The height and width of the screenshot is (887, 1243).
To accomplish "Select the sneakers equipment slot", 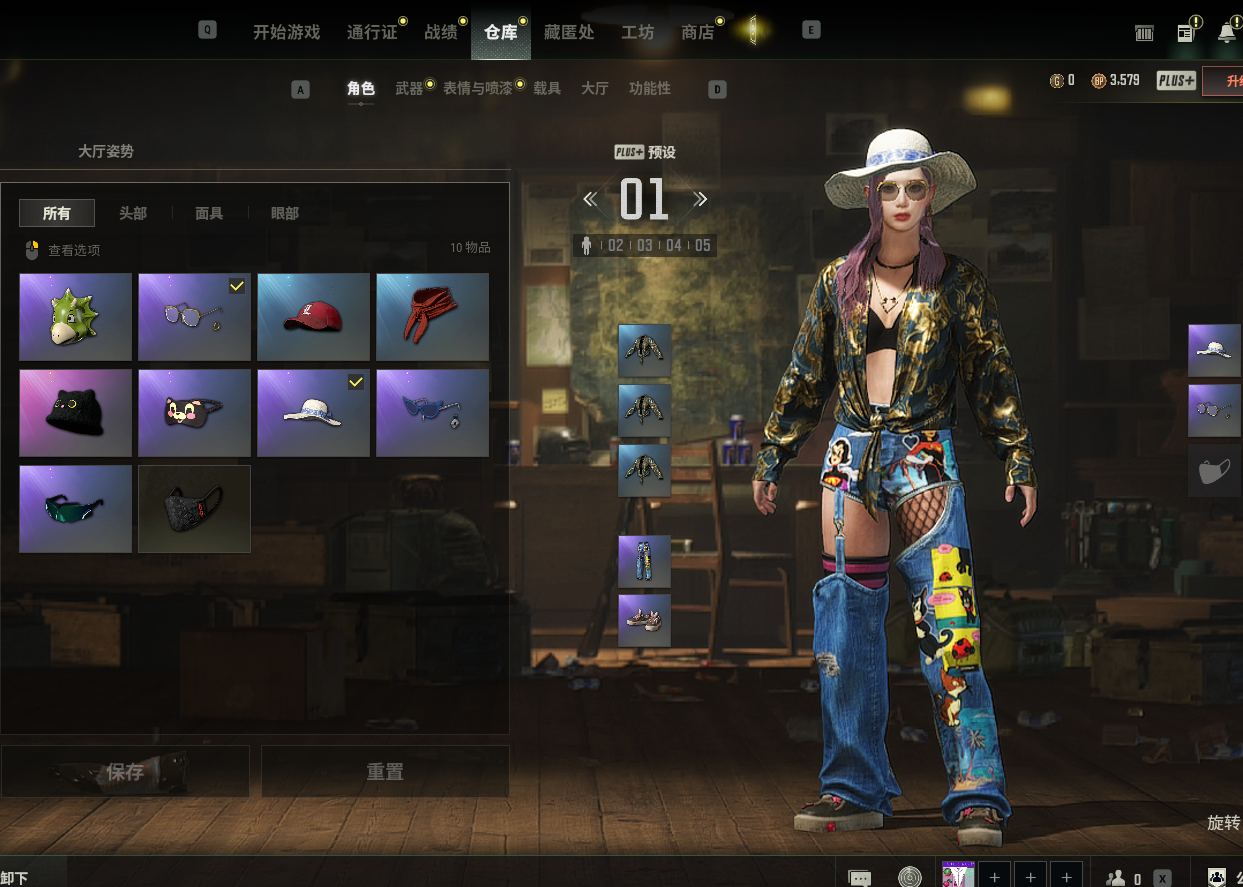I will tap(644, 621).
